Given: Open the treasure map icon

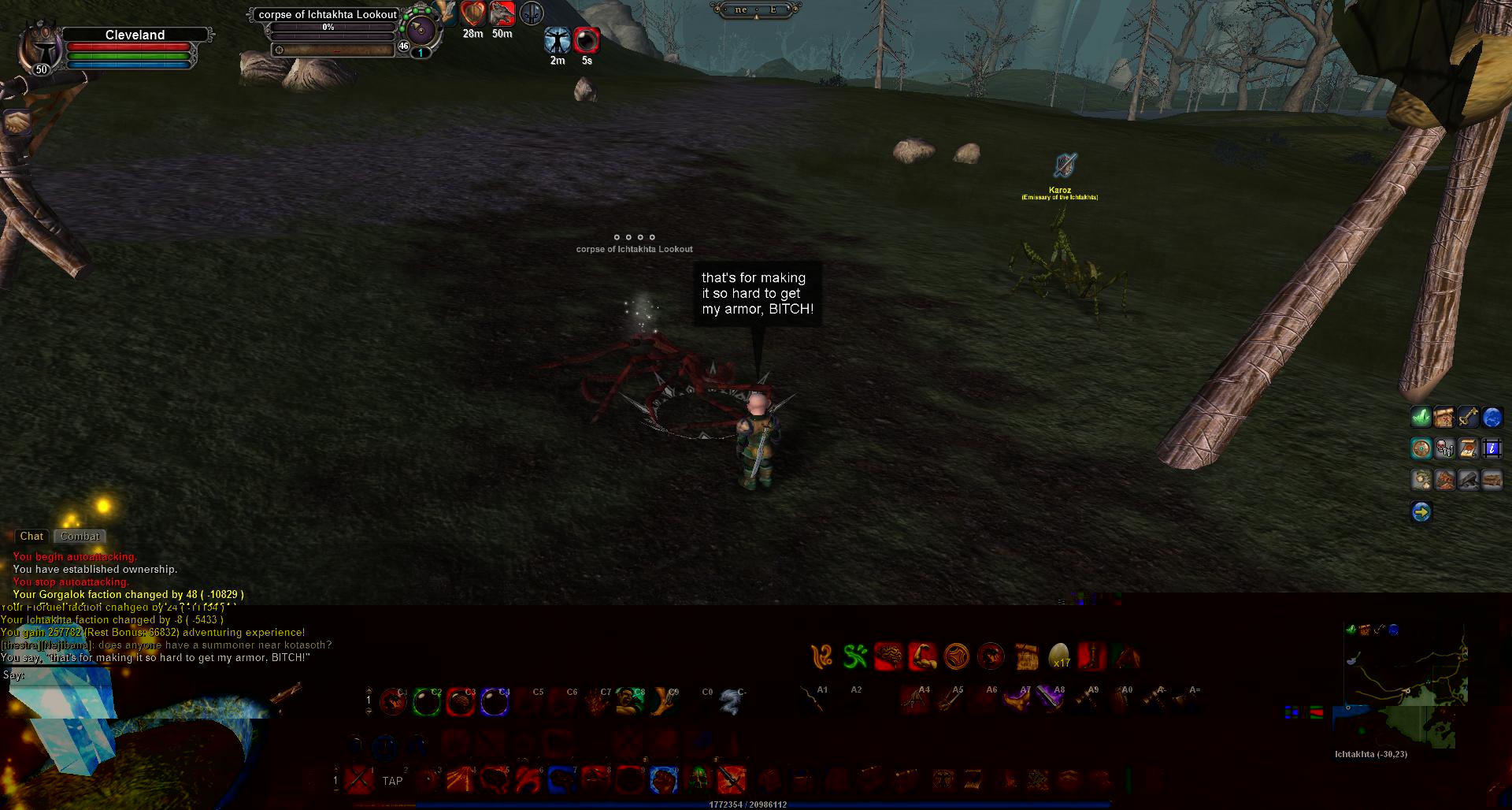Looking at the screenshot, I should pyautogui.click(x=1443, y=417).
